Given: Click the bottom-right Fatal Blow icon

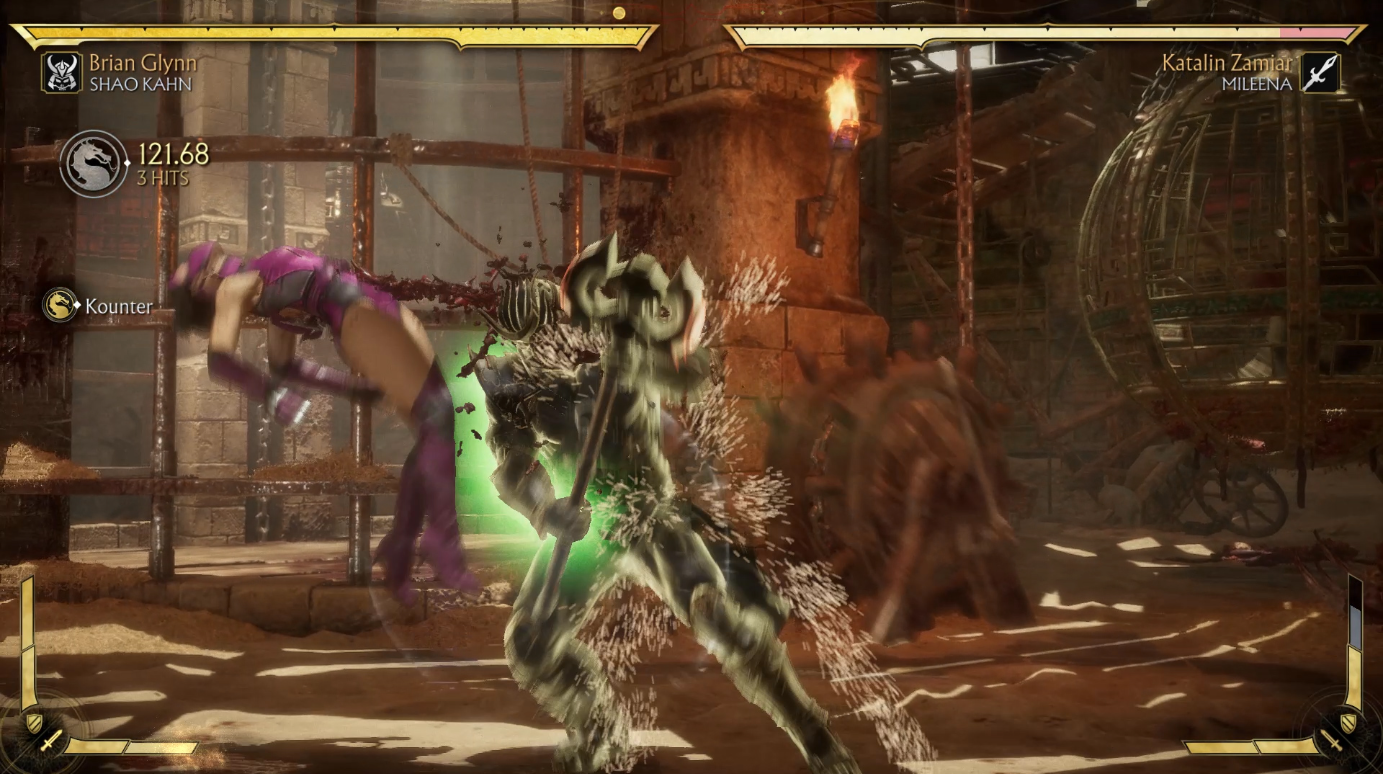Looking at the screenshot, I should coord(1330,742).
